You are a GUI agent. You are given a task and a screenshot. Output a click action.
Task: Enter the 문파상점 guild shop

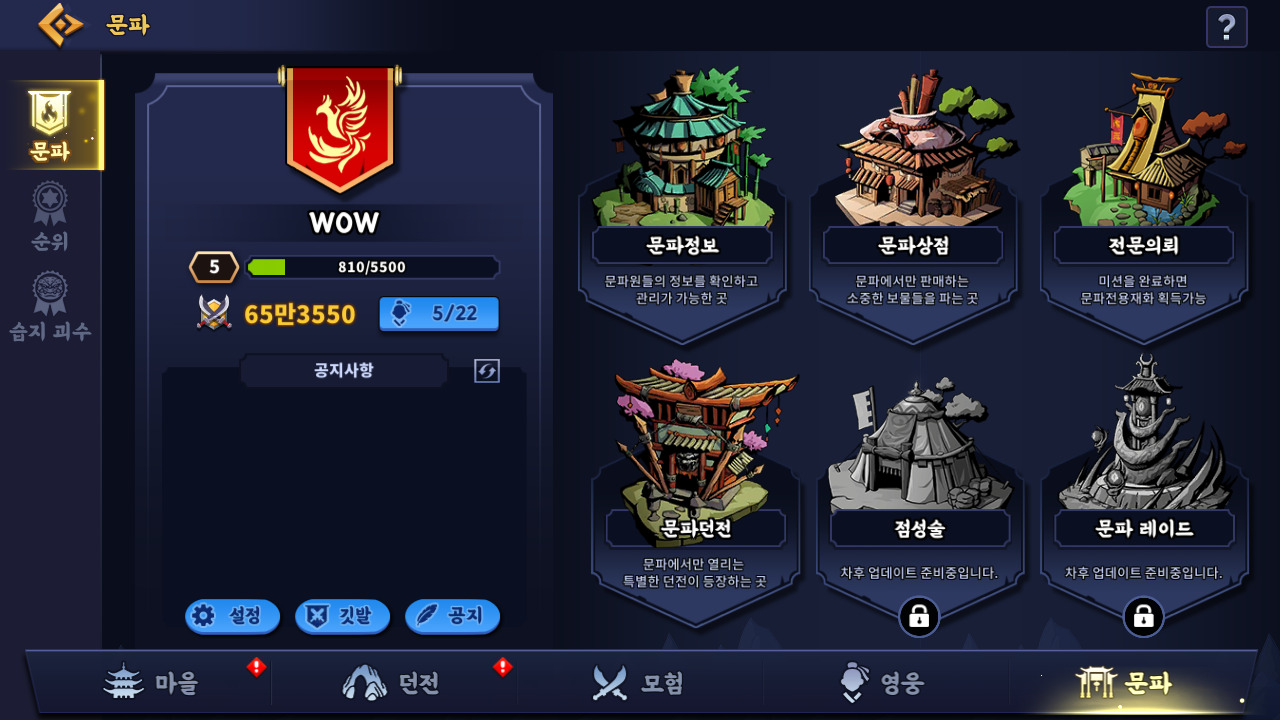click(912, 190)
